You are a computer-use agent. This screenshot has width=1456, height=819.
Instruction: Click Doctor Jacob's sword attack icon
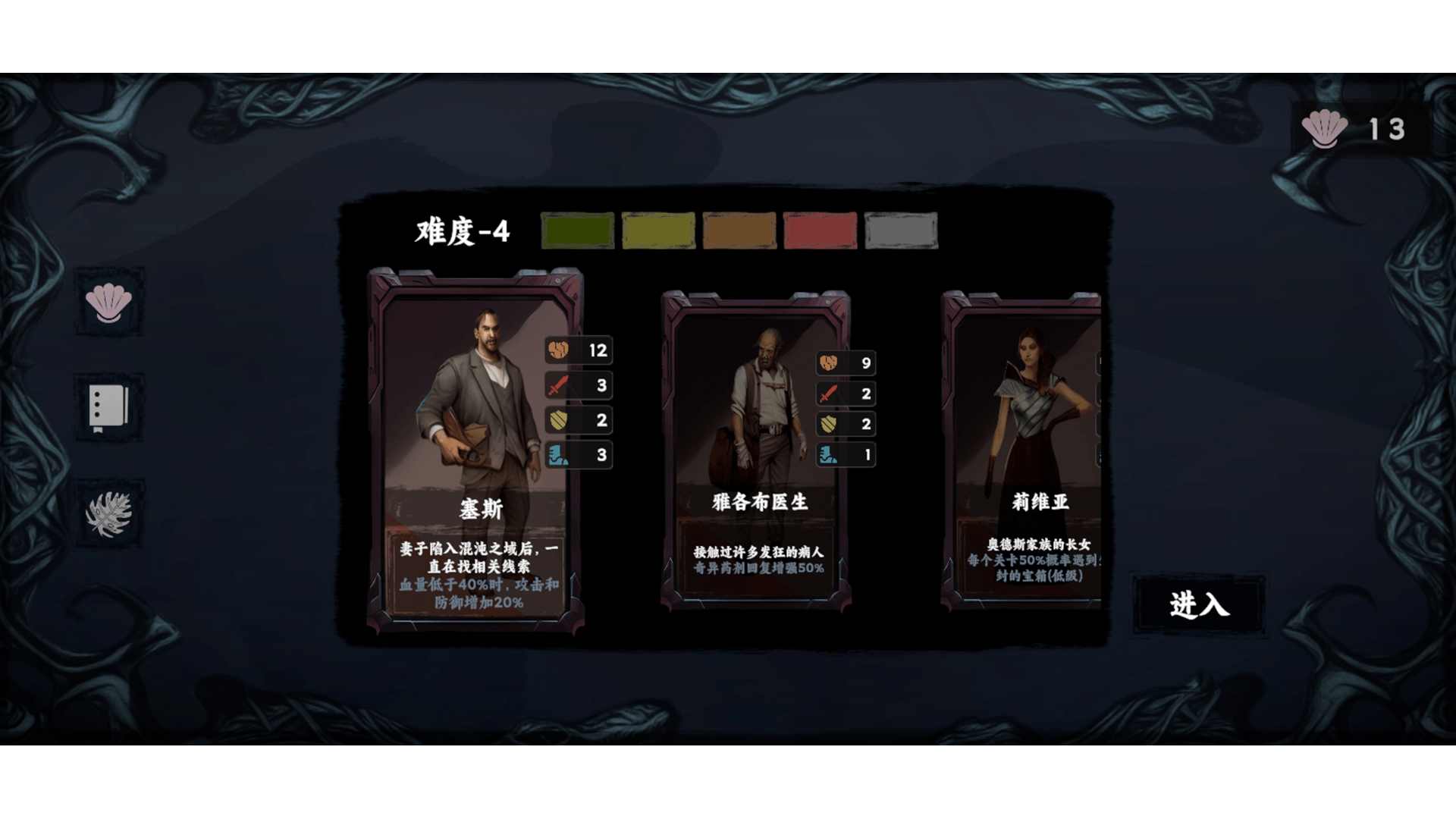[x=826, y=394]
